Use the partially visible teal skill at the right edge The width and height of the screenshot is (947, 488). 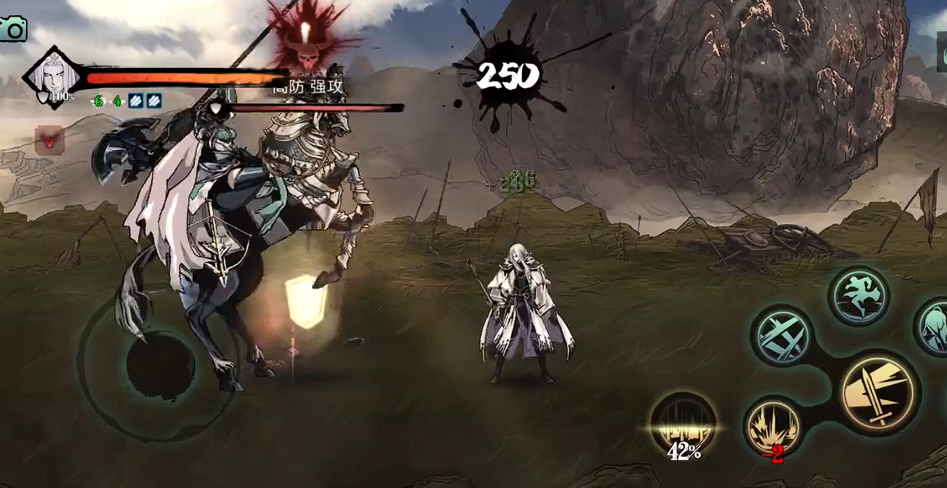934,326
